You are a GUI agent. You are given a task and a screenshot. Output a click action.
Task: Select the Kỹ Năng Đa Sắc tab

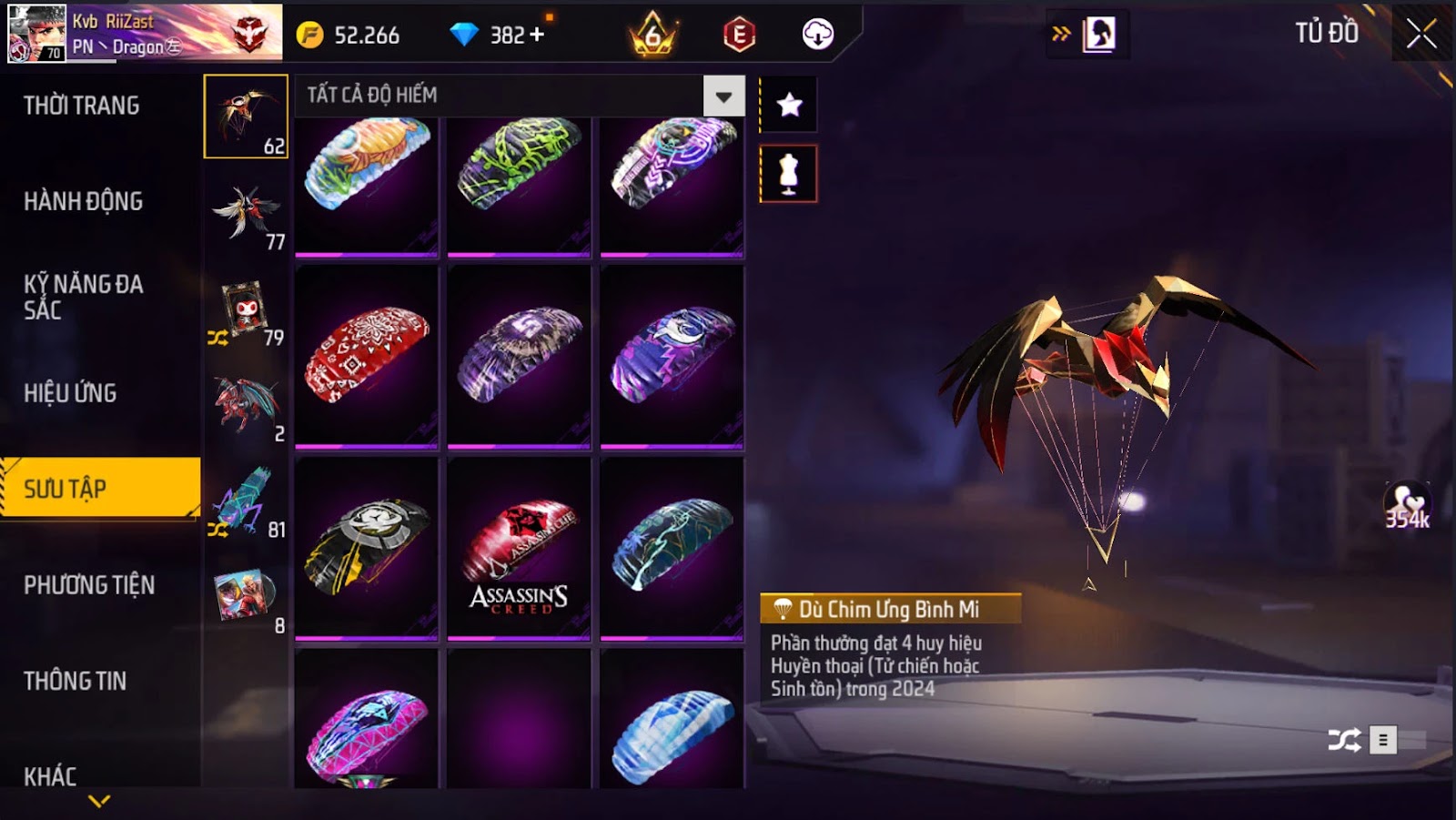83,297
